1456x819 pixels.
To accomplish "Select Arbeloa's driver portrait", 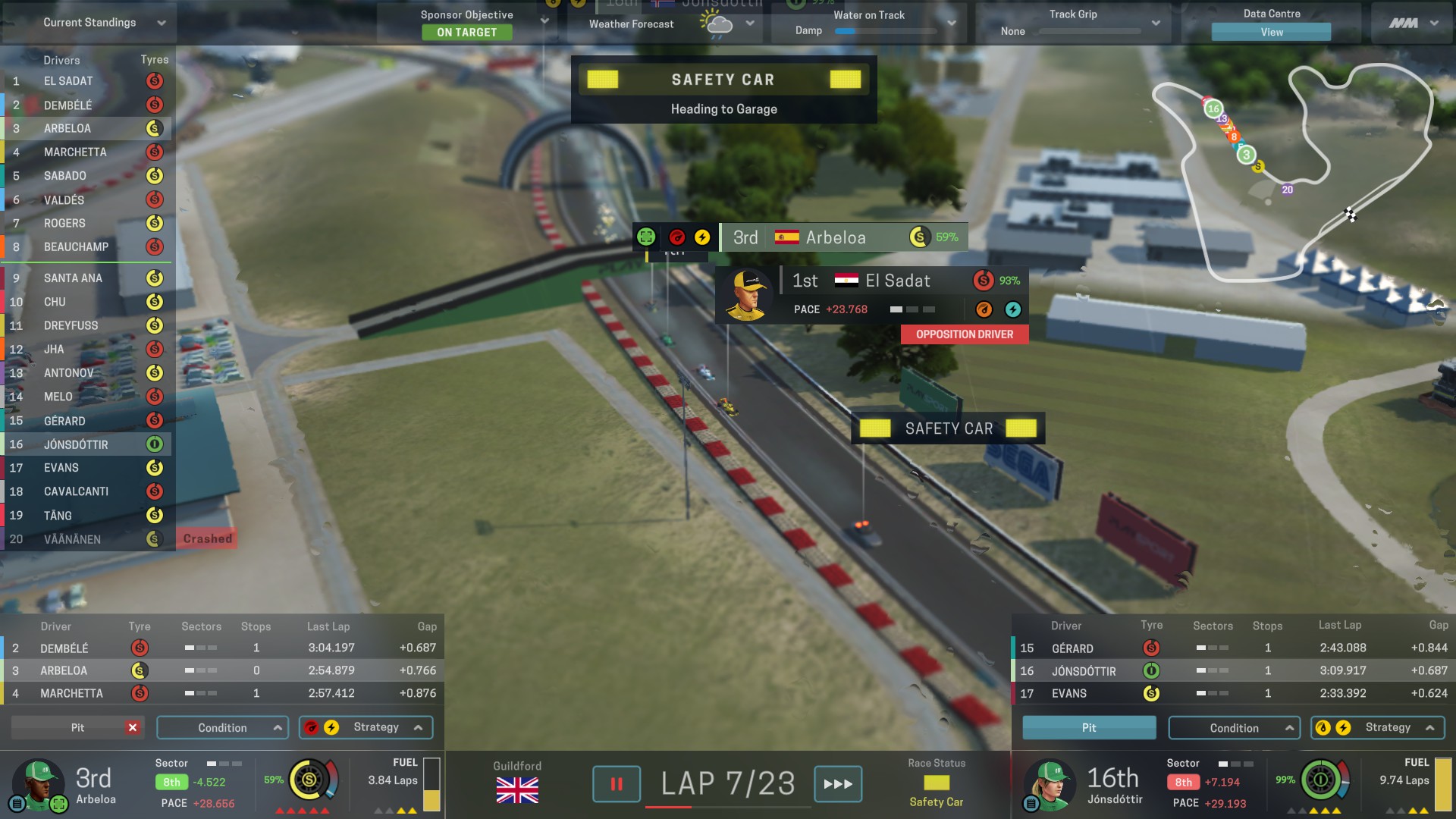I will [x=36, y=783].
